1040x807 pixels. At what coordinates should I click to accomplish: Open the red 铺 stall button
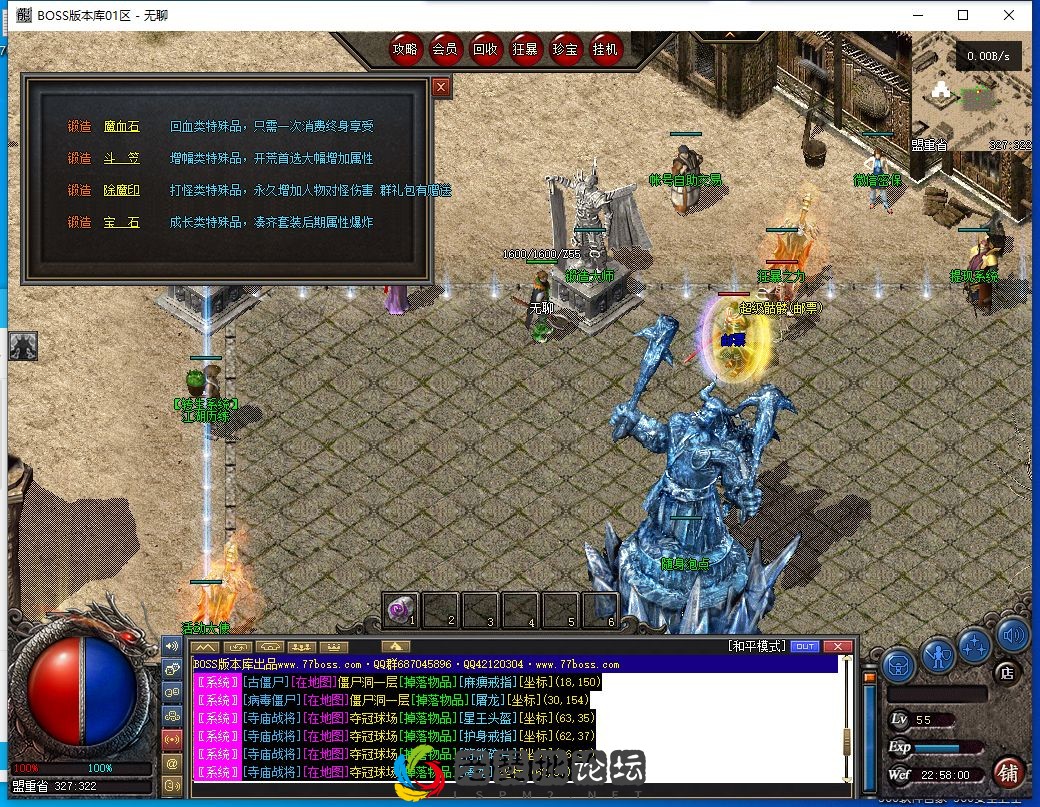(x=1008, y=772)
